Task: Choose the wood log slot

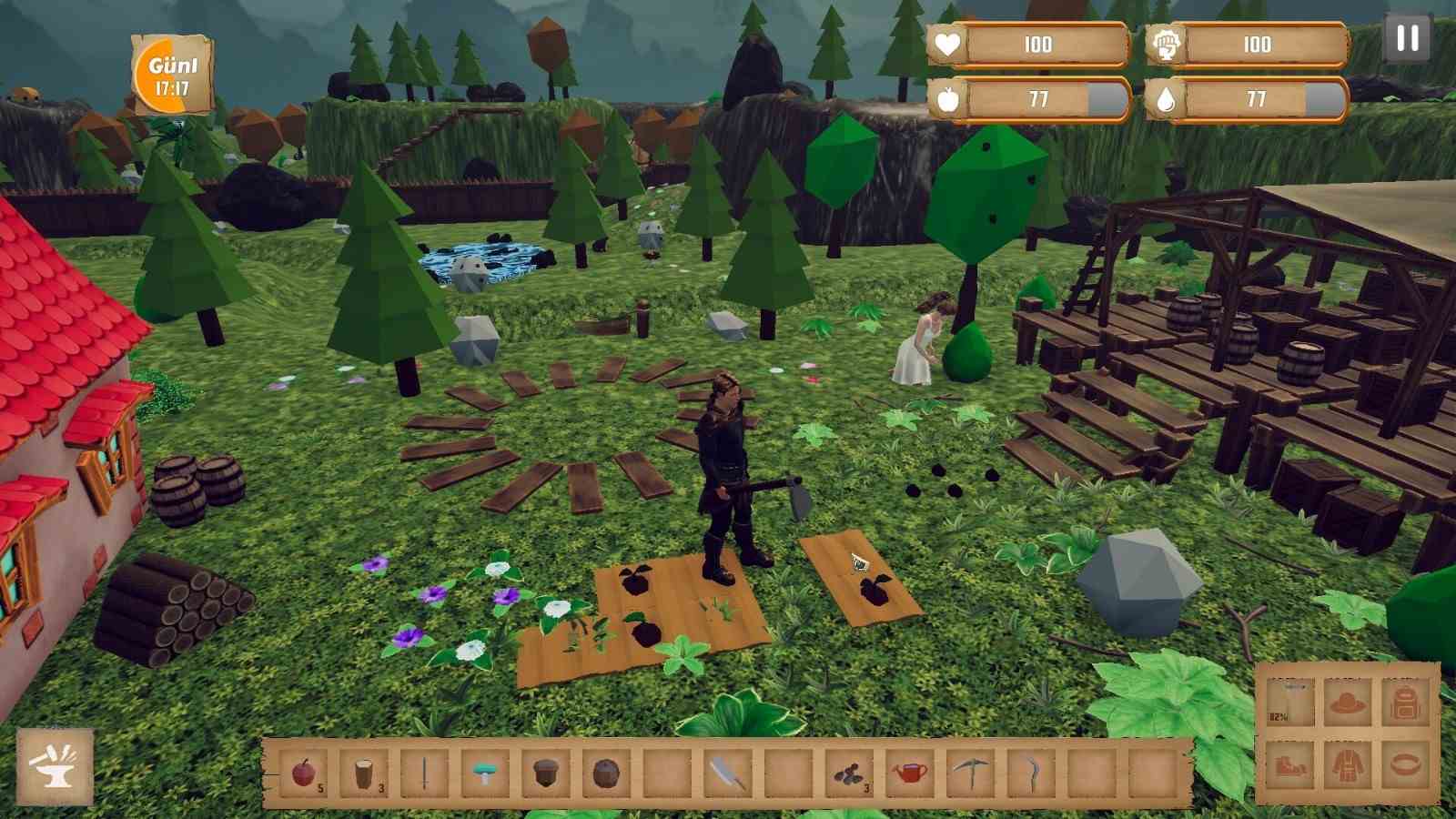Action: pos(364,773)
